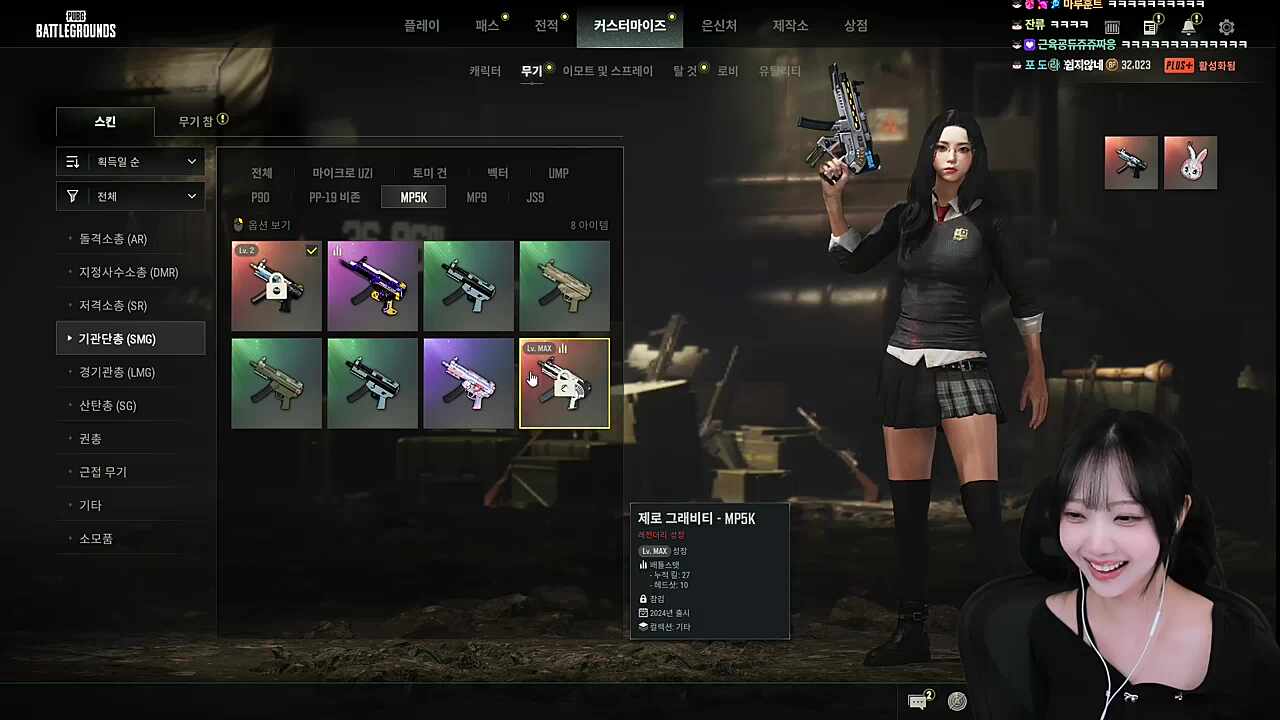
Task: Choose the 돌격소총 (AR) category
Action: pyautogui.click(x=113, y=239)
